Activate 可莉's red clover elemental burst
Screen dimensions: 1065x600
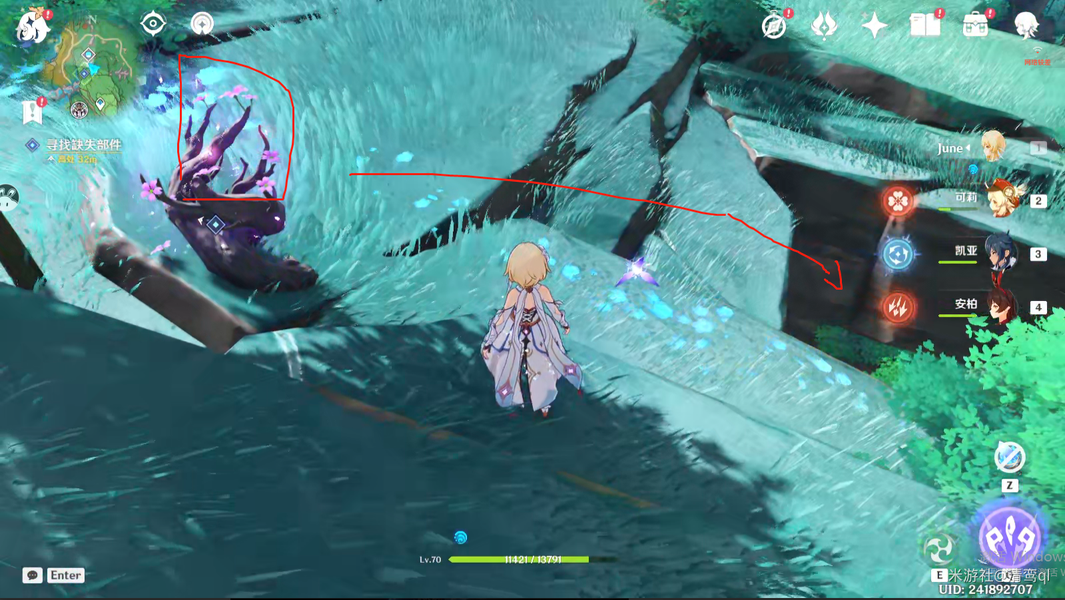click(898, 200)
